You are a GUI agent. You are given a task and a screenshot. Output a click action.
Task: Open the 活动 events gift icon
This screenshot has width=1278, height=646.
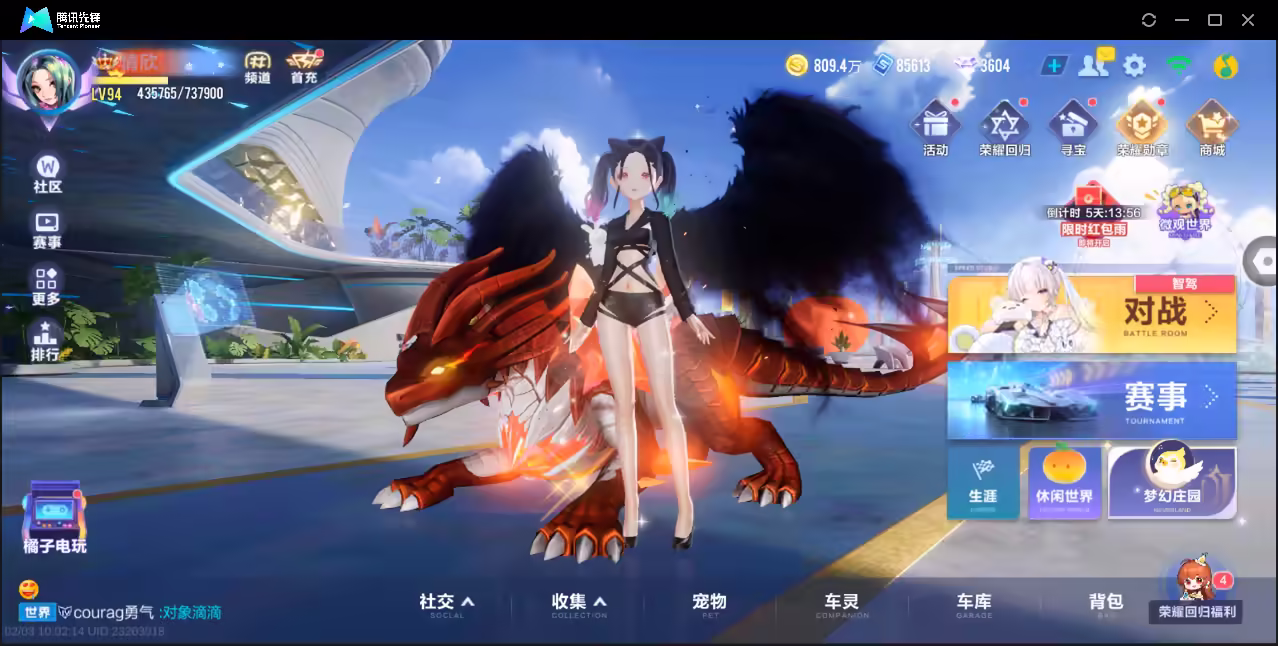point(935,128)
